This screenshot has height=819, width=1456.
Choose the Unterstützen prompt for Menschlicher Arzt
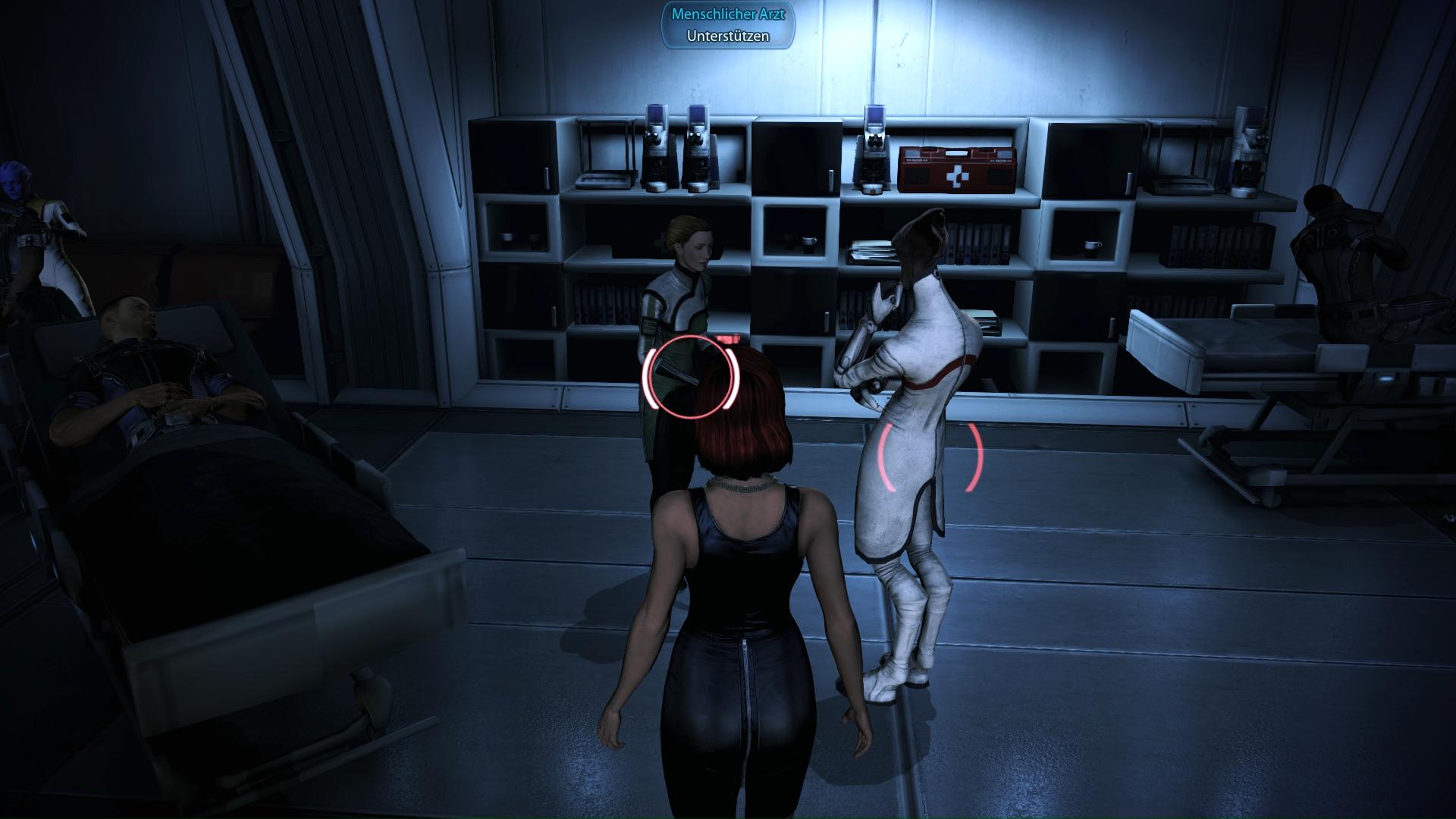point(727,36)
